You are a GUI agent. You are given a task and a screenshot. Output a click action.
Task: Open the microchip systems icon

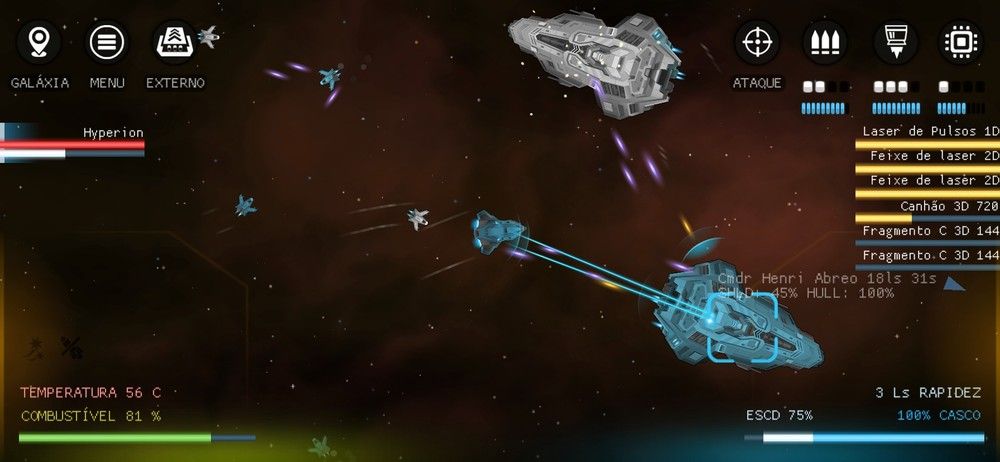click(960, 43)
